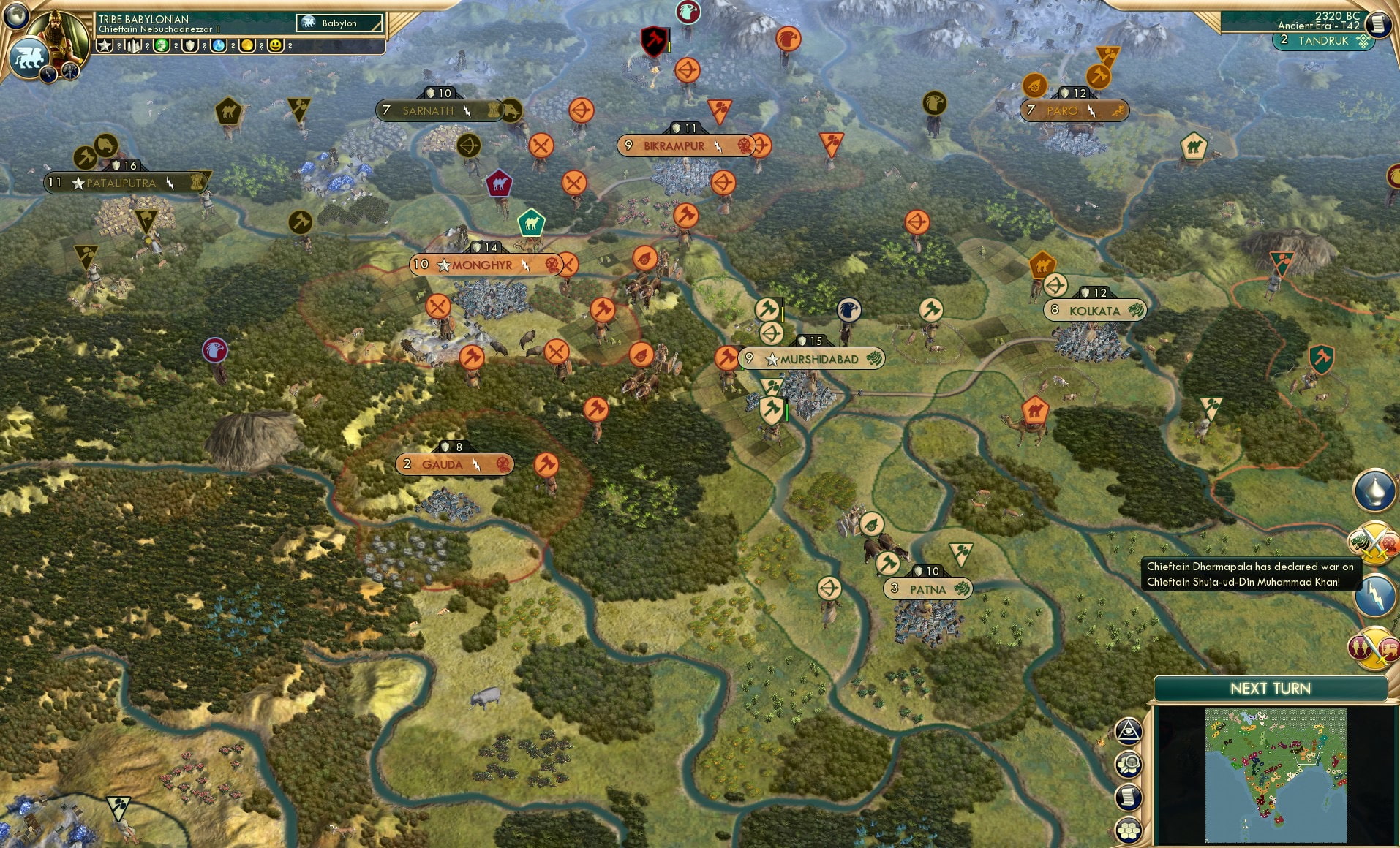Screen dimensions: 1400x848
Task: Open the notification log scroll icon
Action: [x=1128, y=797]
